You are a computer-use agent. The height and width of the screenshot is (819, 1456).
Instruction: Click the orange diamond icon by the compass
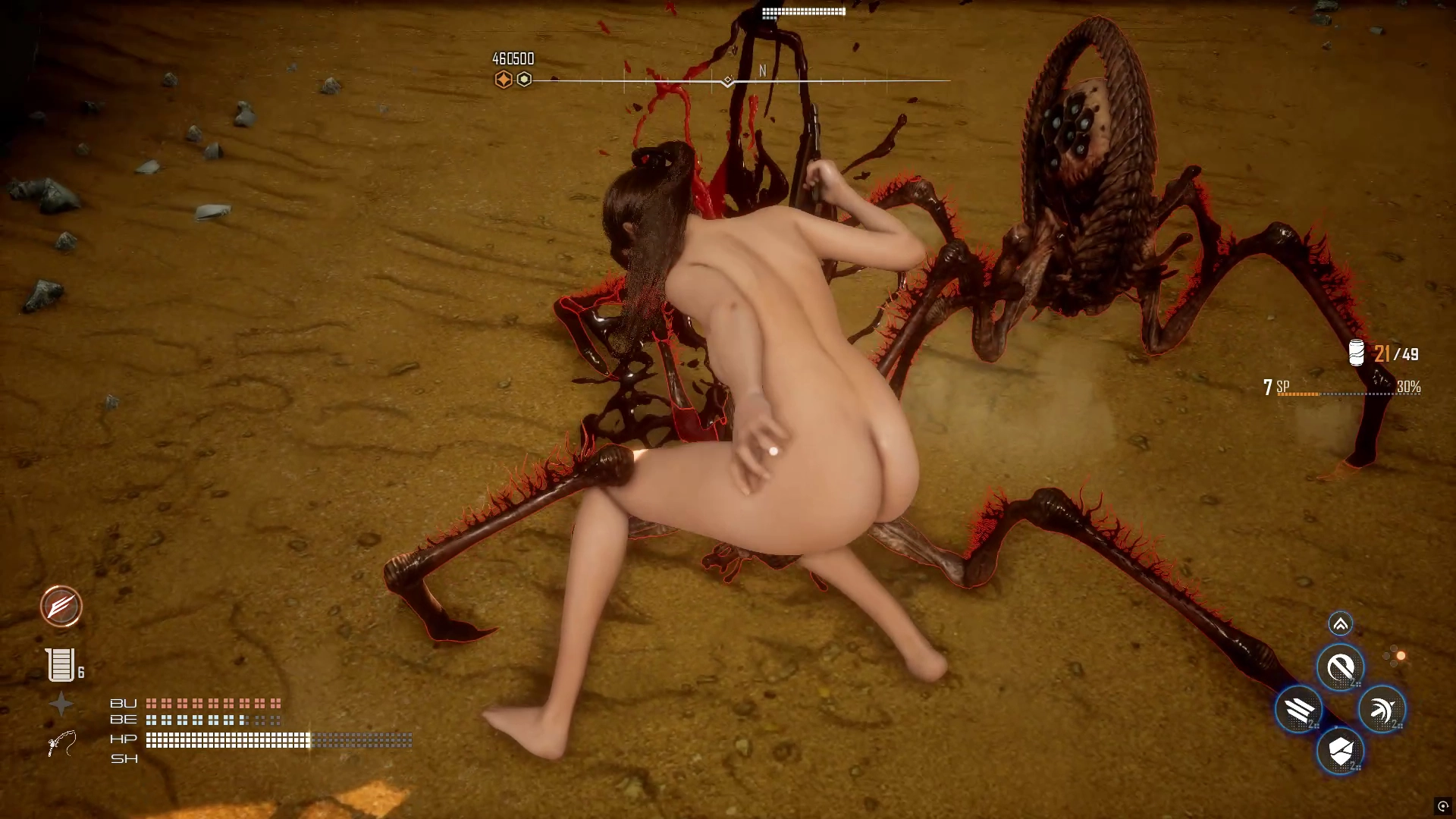[x=503, y=80]
